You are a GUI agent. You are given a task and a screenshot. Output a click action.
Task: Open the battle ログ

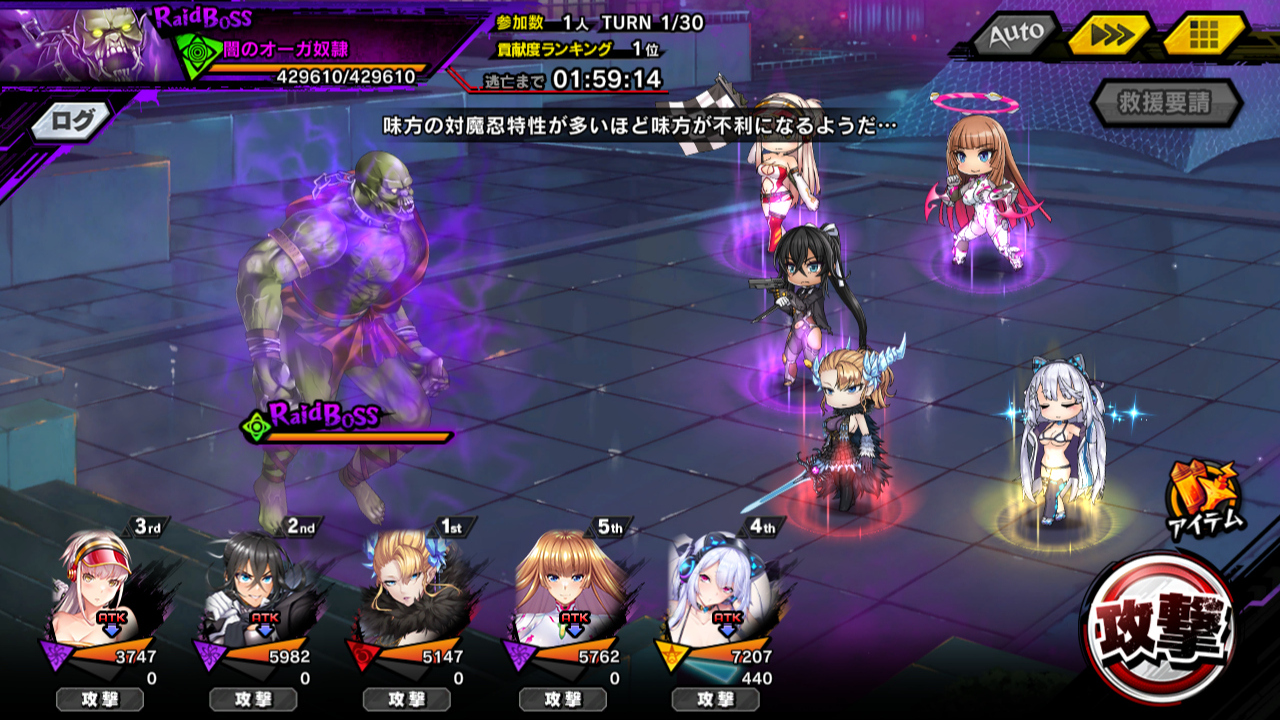pos(76,121)
